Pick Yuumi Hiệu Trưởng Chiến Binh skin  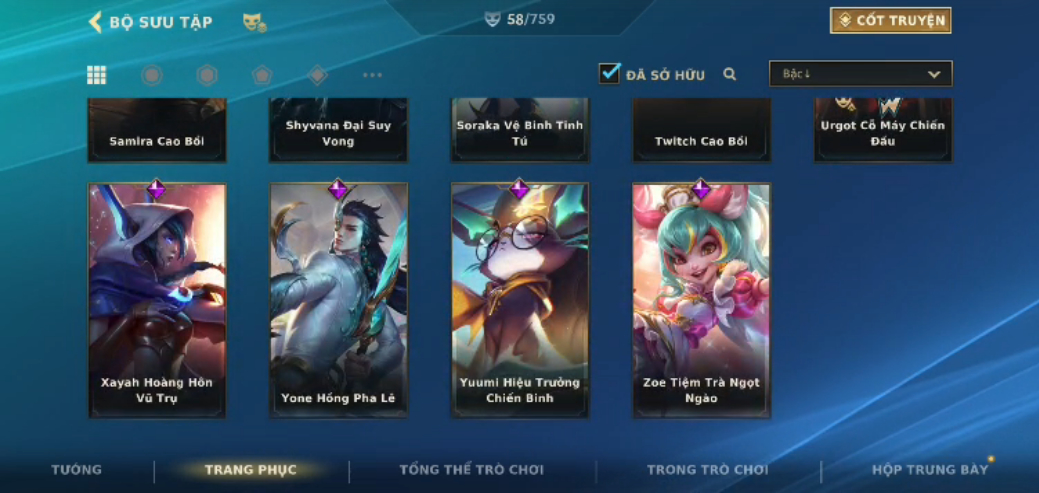(520, 300)
